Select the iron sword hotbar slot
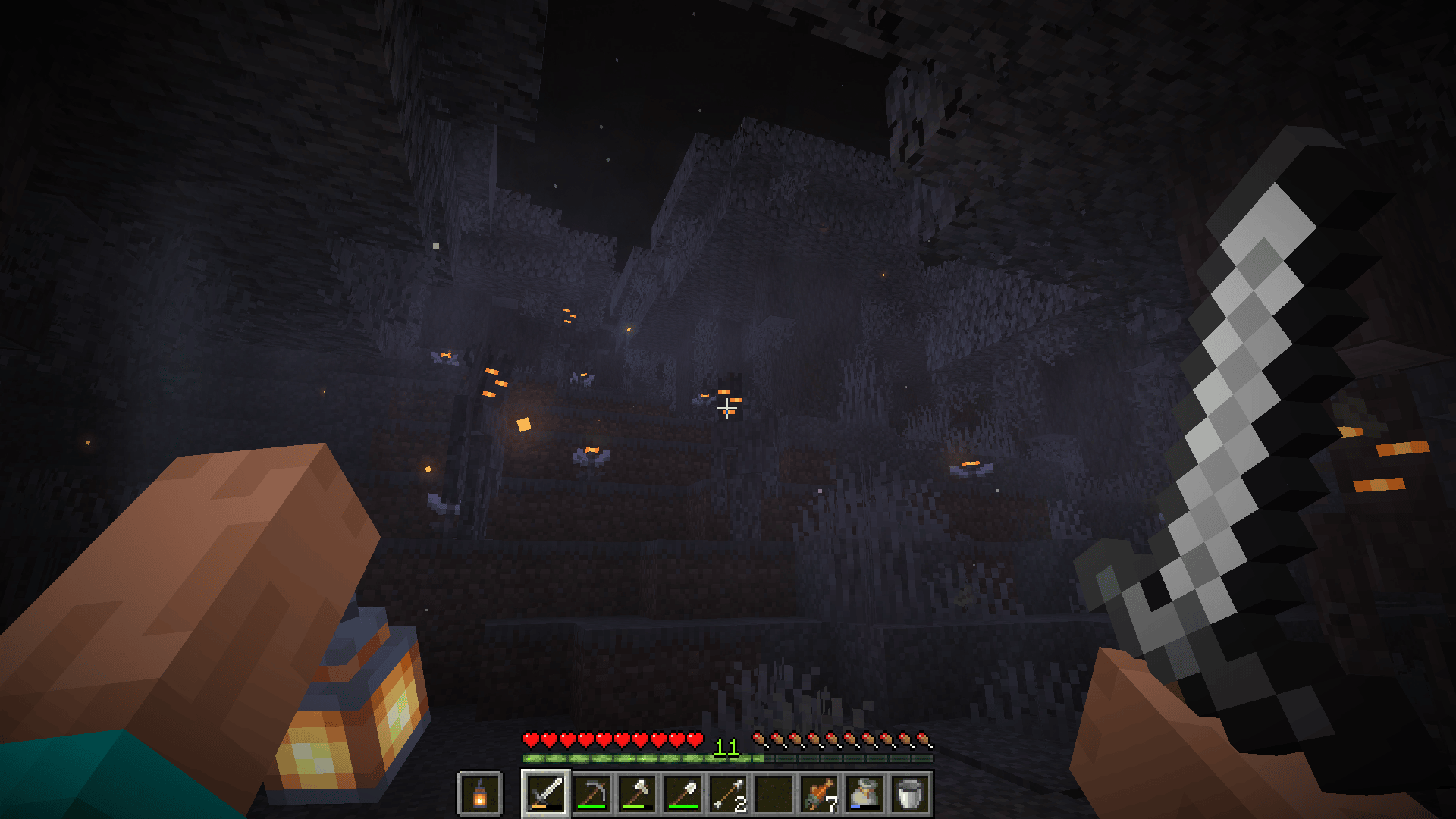 click(x=546, y=794)
